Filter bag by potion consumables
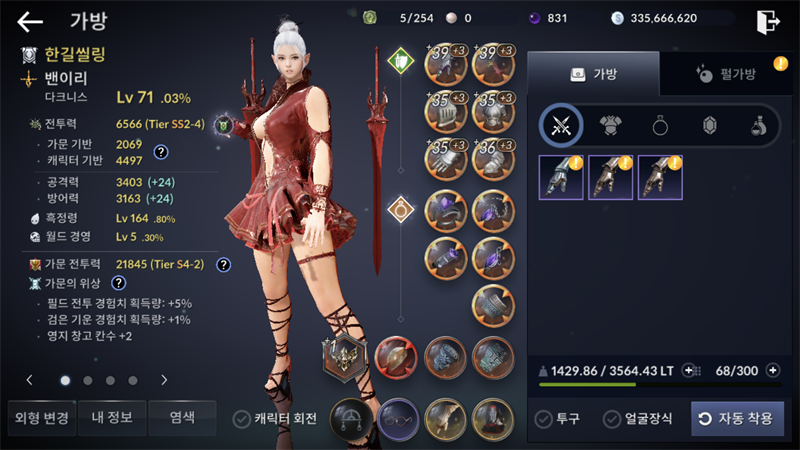Screen dimensions: 800x450 coord(759,125)
